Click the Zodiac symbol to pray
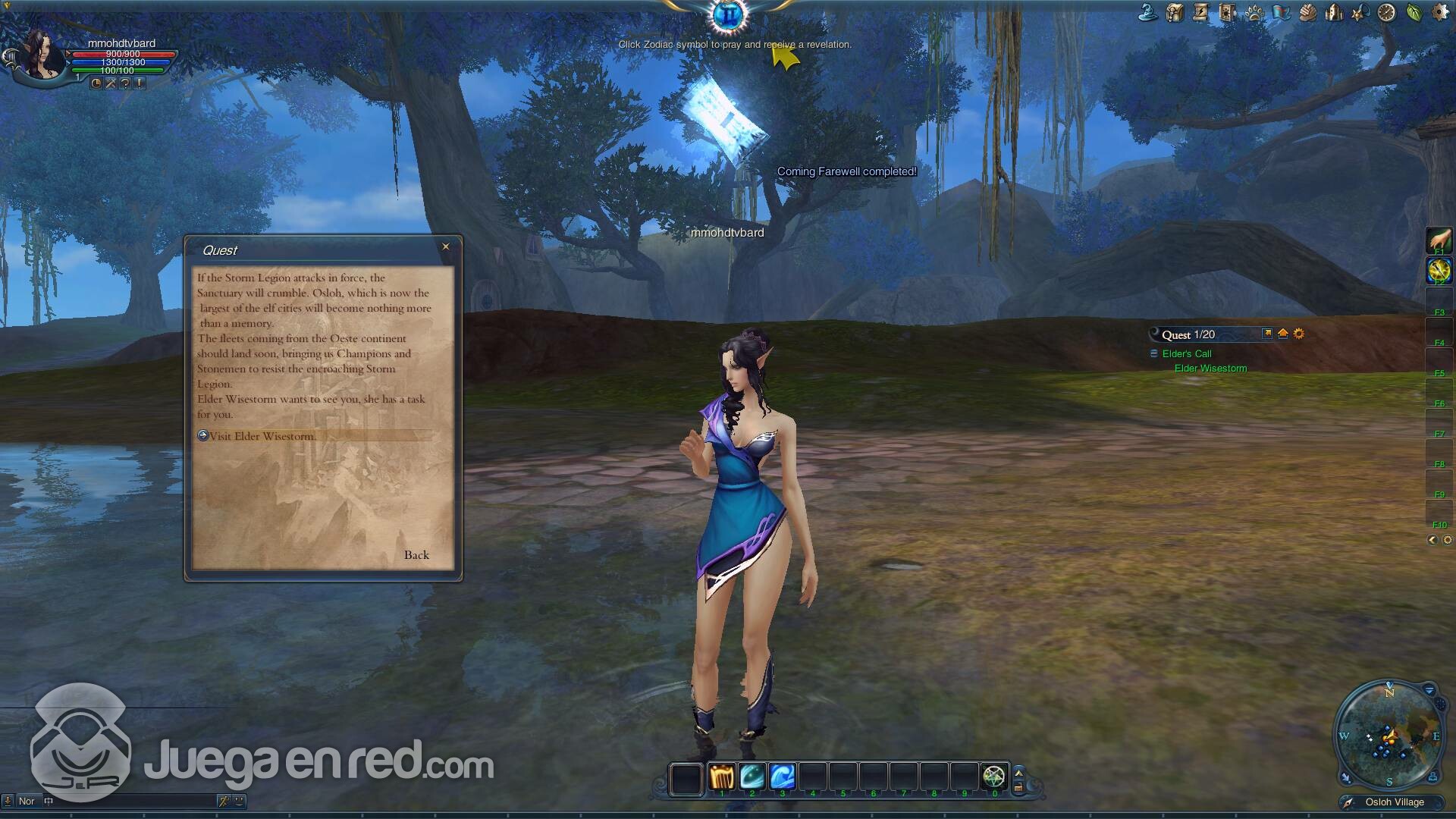Screen dimensions: 1456x819 pyautogui.click(x=729, y=14)
